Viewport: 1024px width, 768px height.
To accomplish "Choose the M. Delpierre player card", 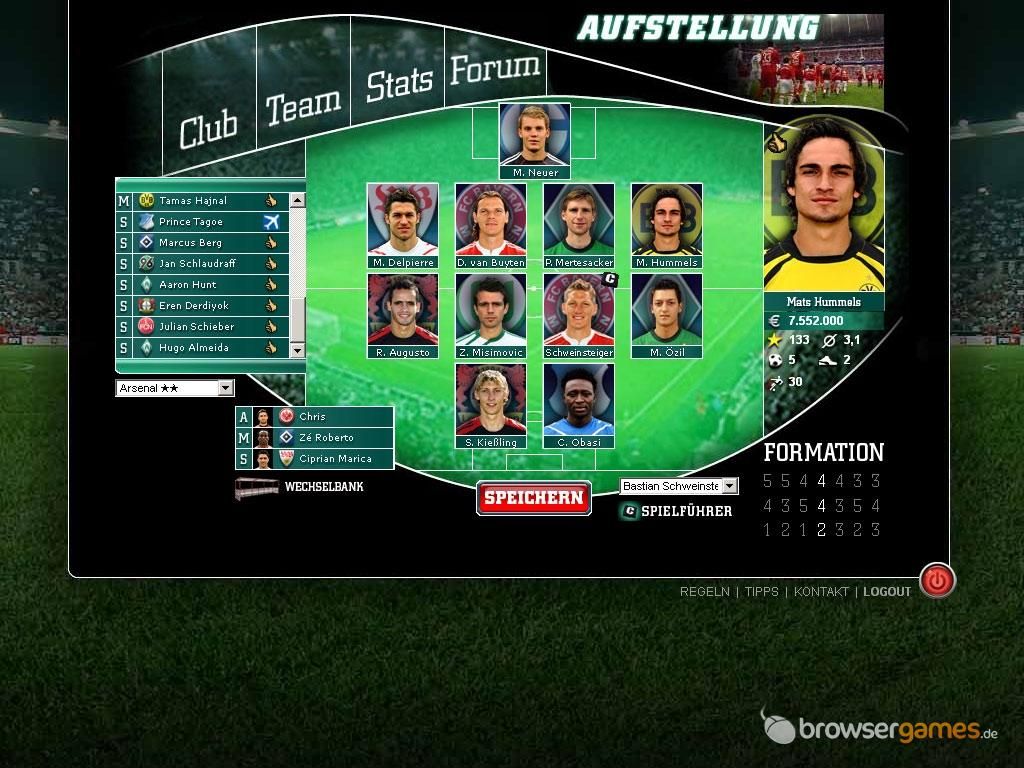I will pos(403,225).
